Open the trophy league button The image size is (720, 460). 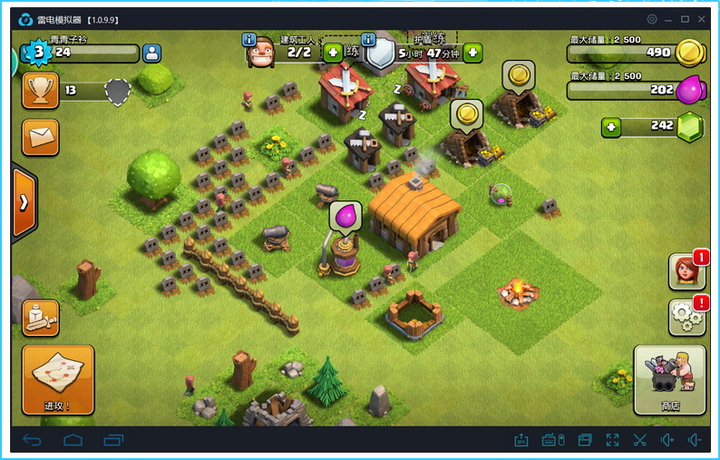[41, 91]
